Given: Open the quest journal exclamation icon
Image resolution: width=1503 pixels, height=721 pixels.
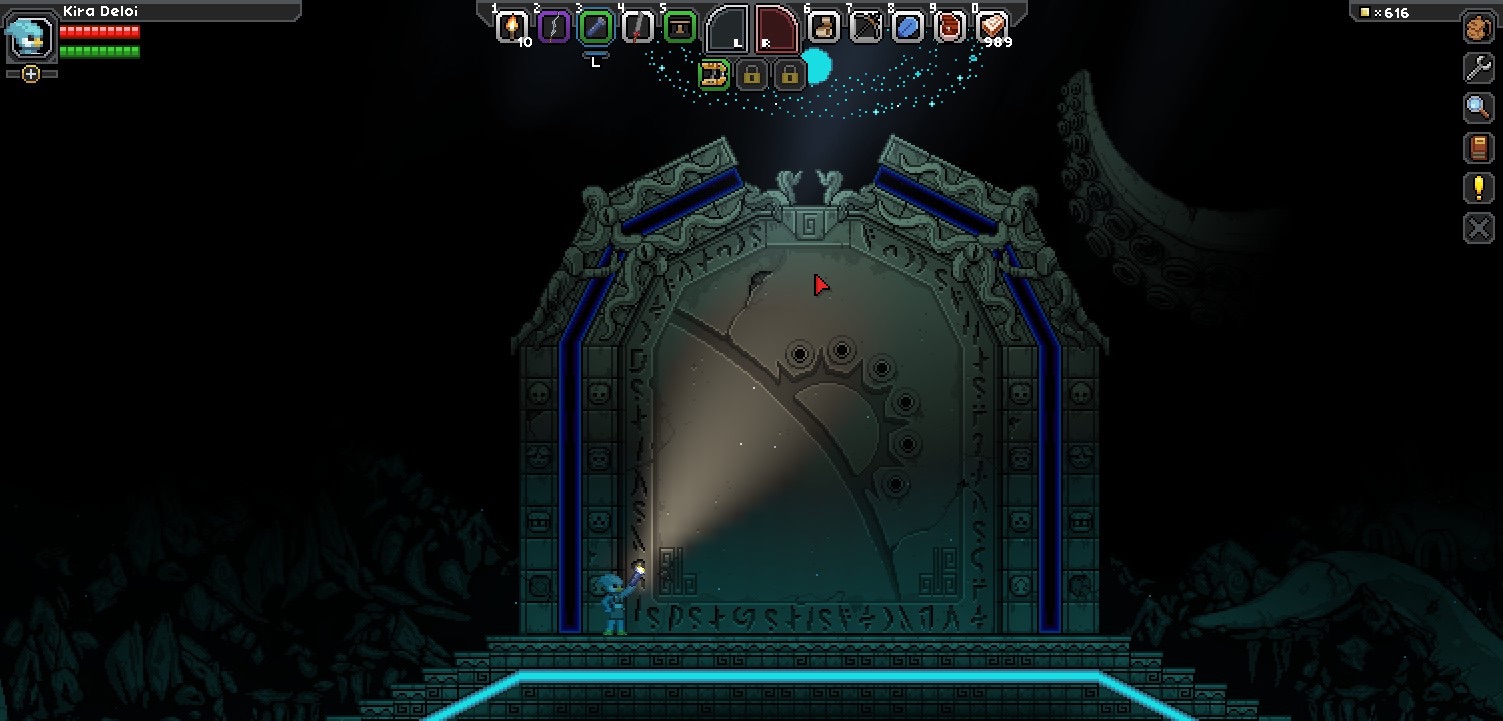Looking at the screenshot, I should (1478, 188).
